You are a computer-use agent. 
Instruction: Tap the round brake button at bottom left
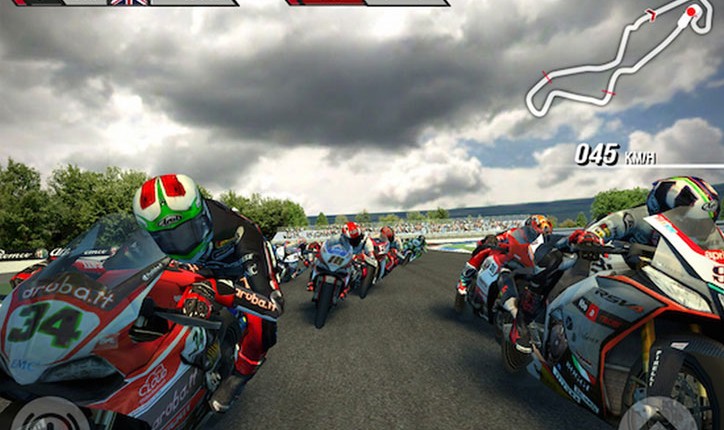pyautogui.click(x=52, y=415)
